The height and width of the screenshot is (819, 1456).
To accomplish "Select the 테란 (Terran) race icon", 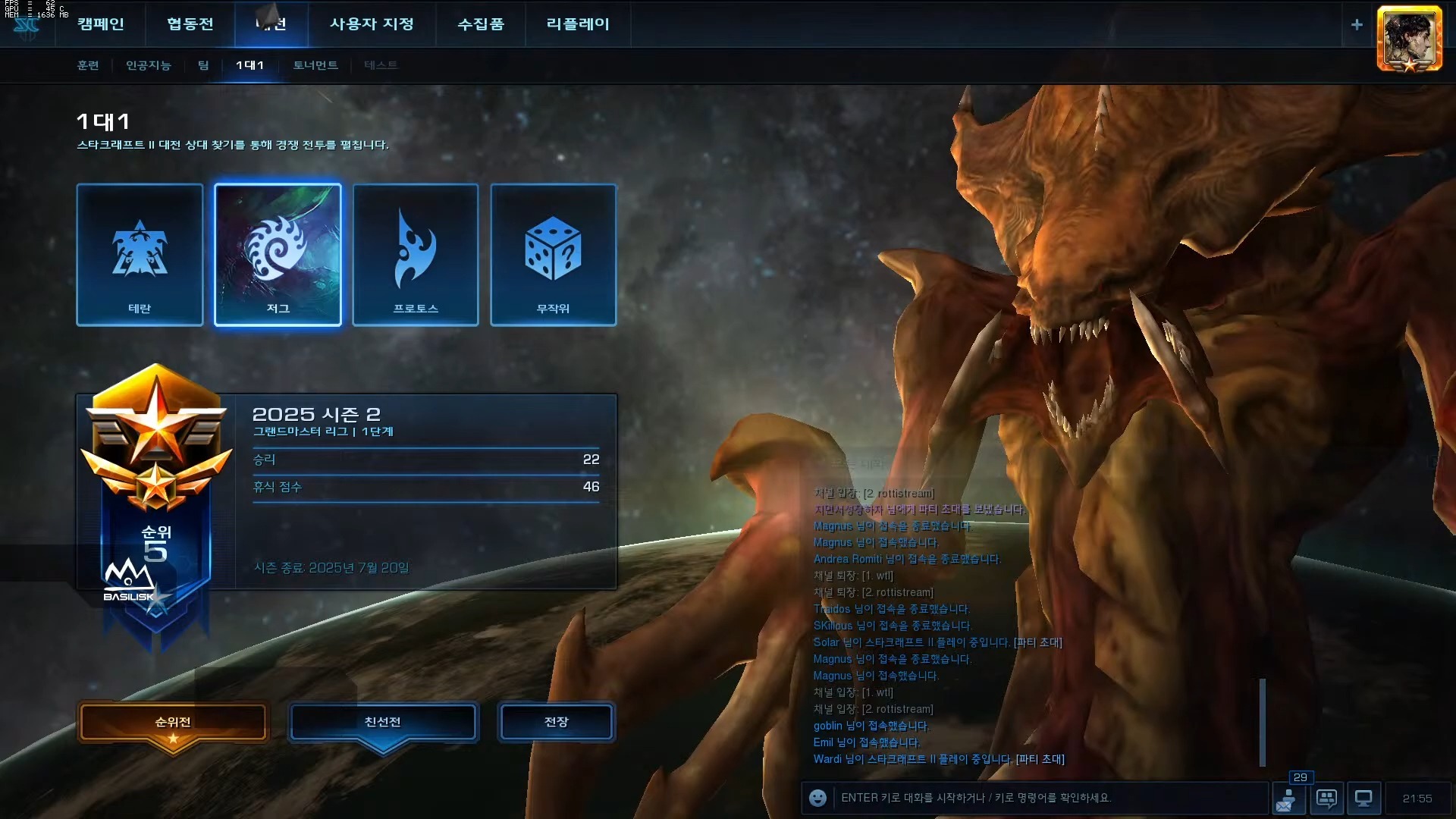I will point(139,254).
